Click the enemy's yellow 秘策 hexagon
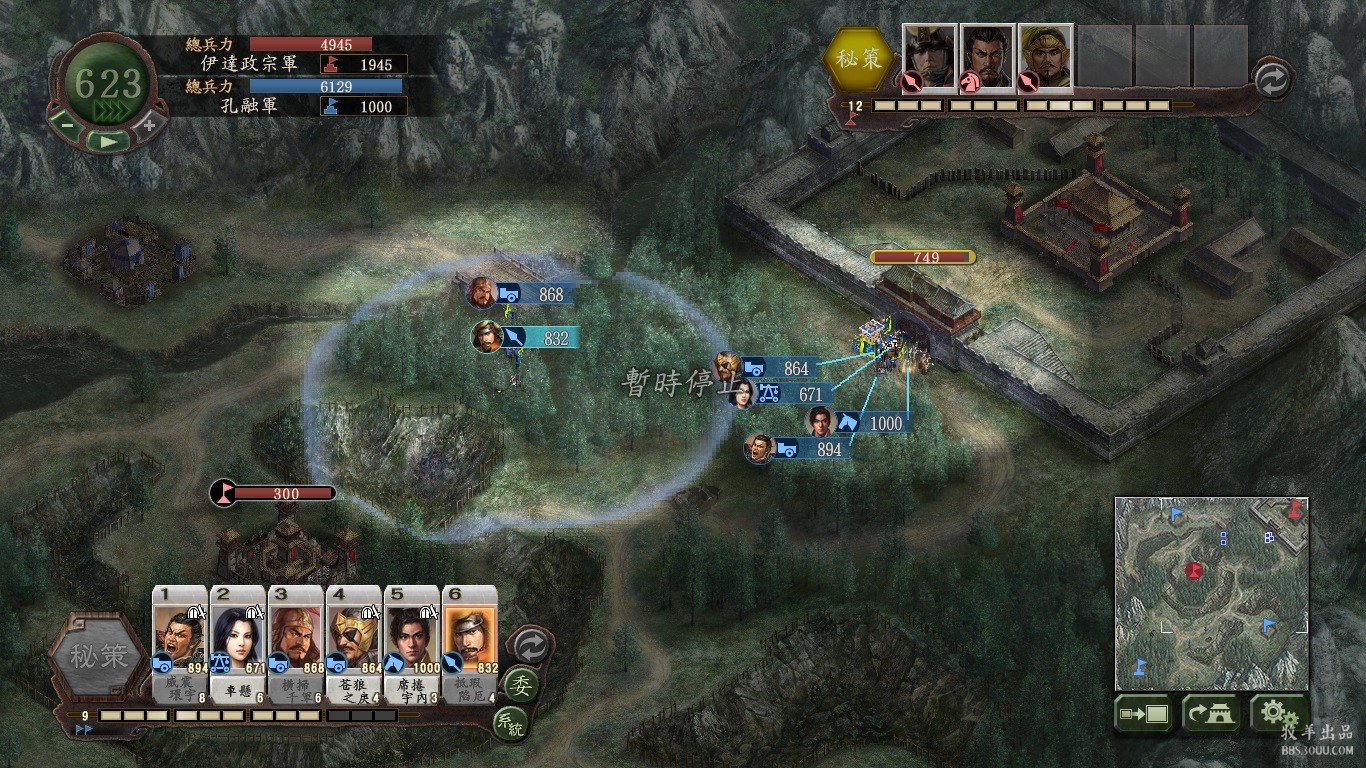The height and width of the screenshot is (768, 1366). (x=860, y=58)
